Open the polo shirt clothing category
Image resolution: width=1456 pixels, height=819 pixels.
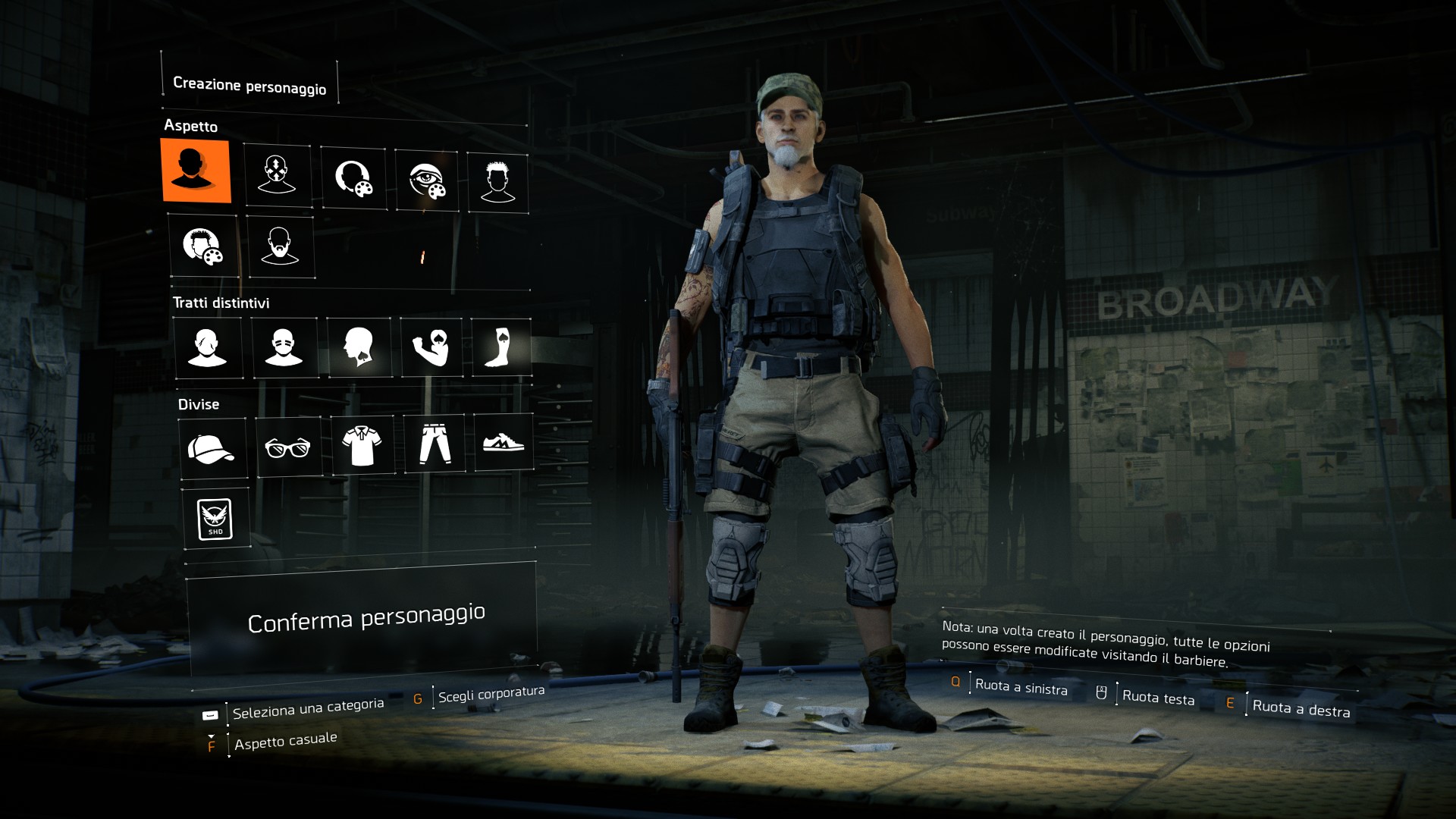click(362, 445)
